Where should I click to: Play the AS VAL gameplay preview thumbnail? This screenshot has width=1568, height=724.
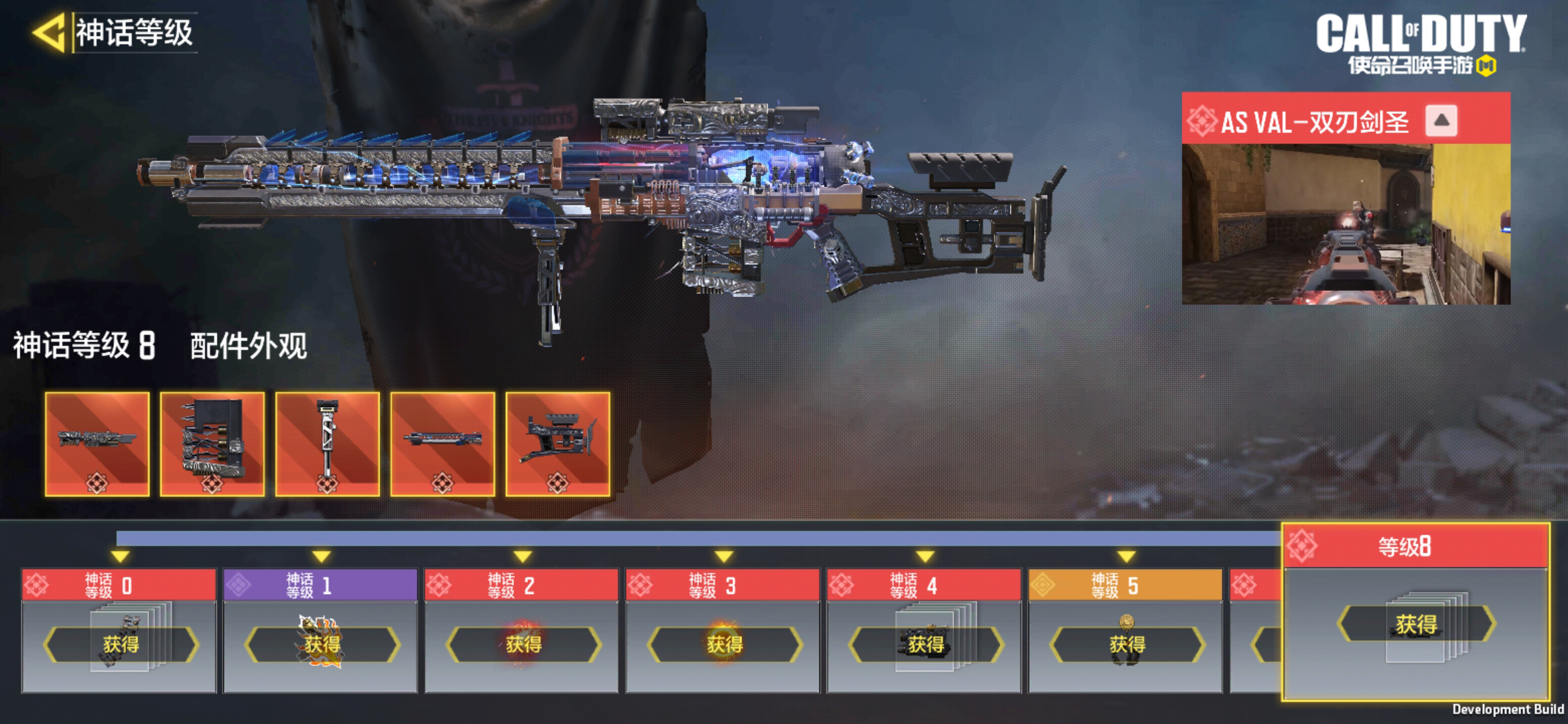pyautogui.click(x=1346, y=224)
